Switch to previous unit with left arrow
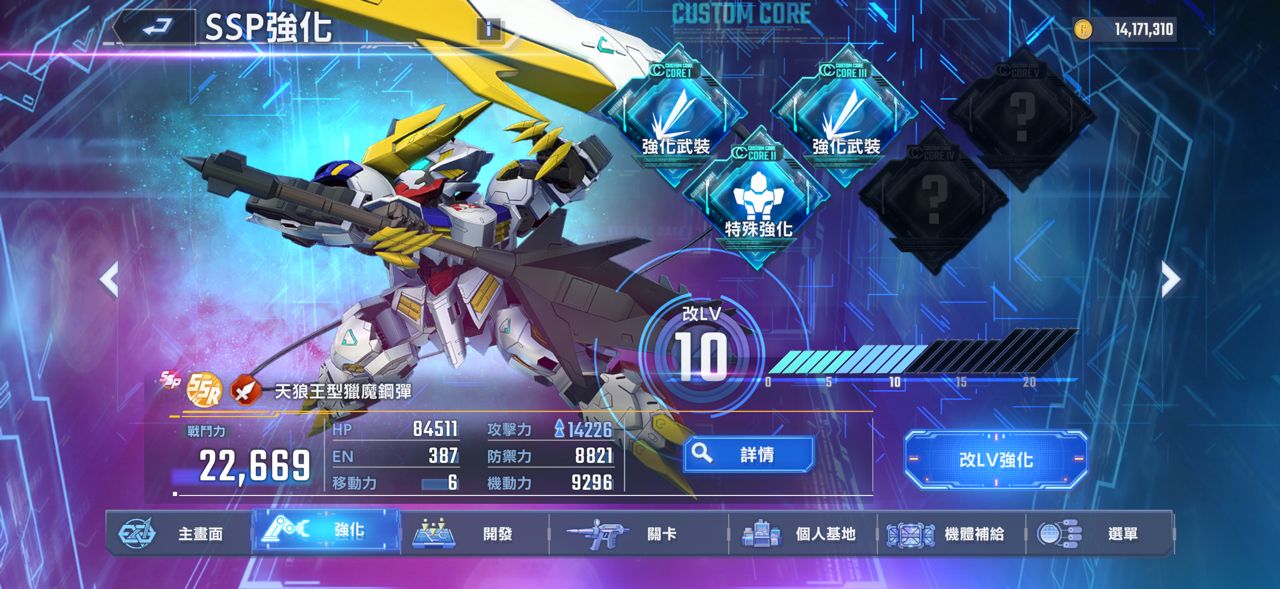1280x589 pixels. tap(109, 280)
